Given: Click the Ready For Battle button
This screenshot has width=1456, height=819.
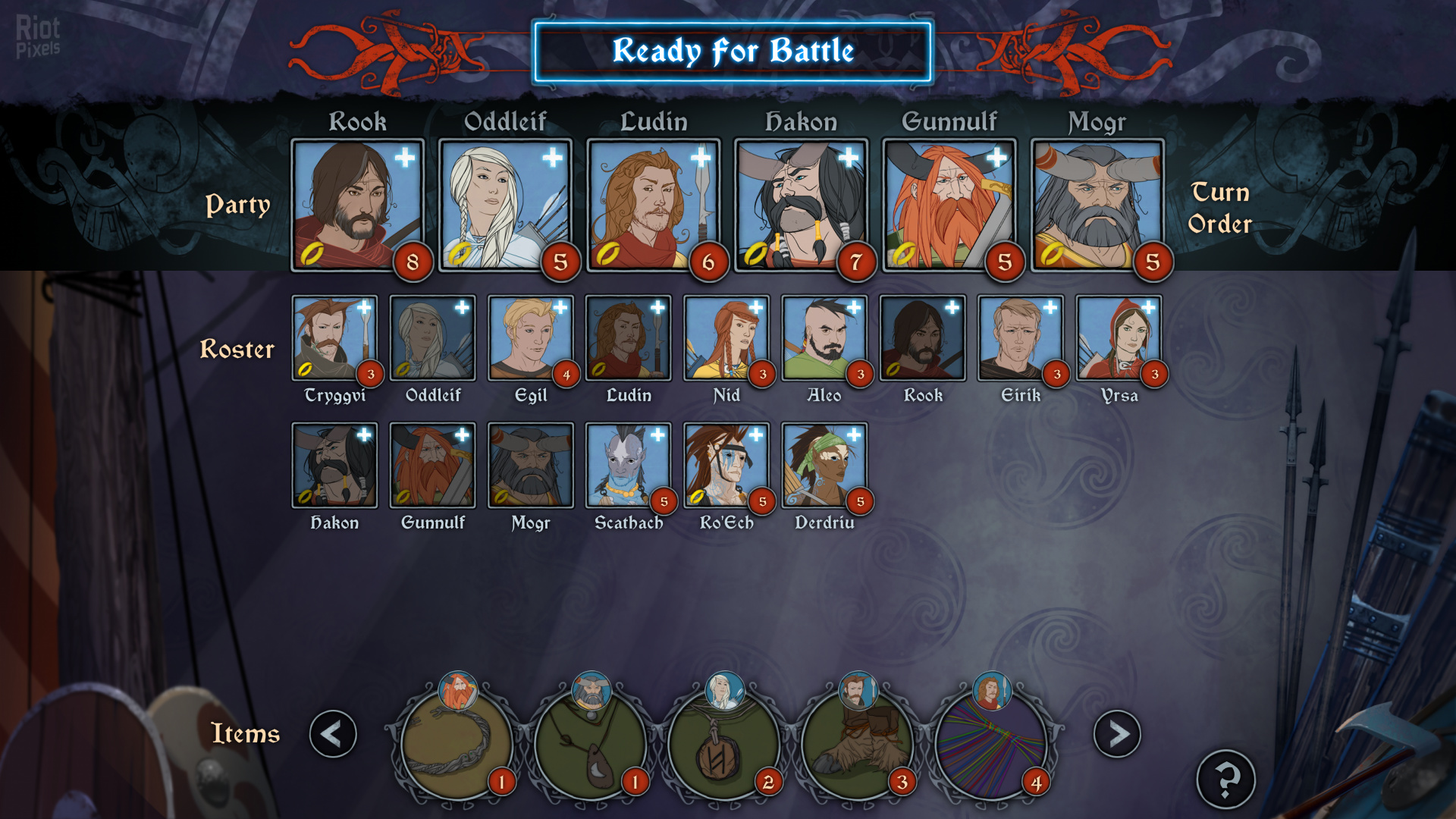Looking at the screenshot, I should tap(733, 52).
